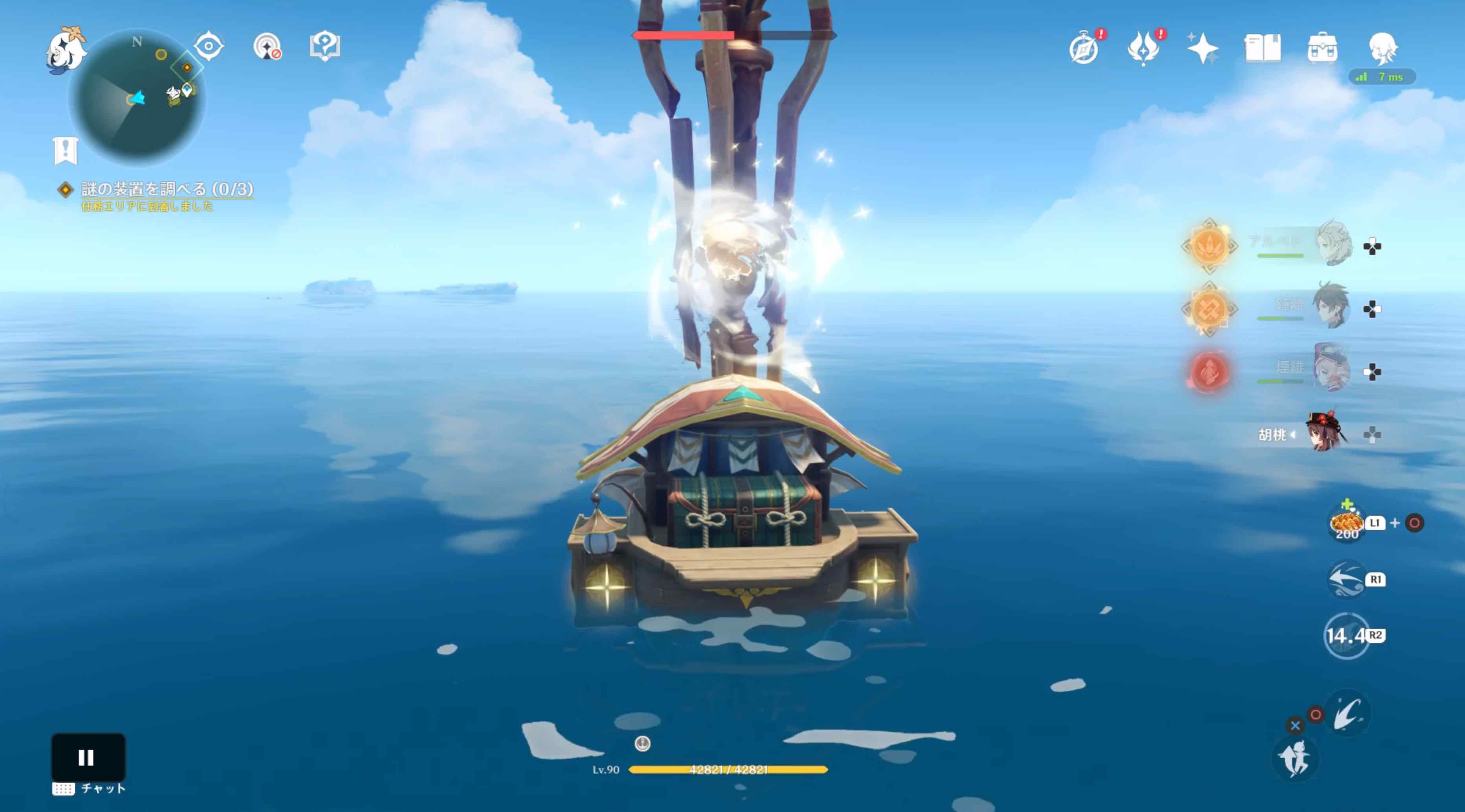This screenshot has width=1465, height=812.
Task: Open the winged battle pass icon
Action: [x=1143, y=49]
